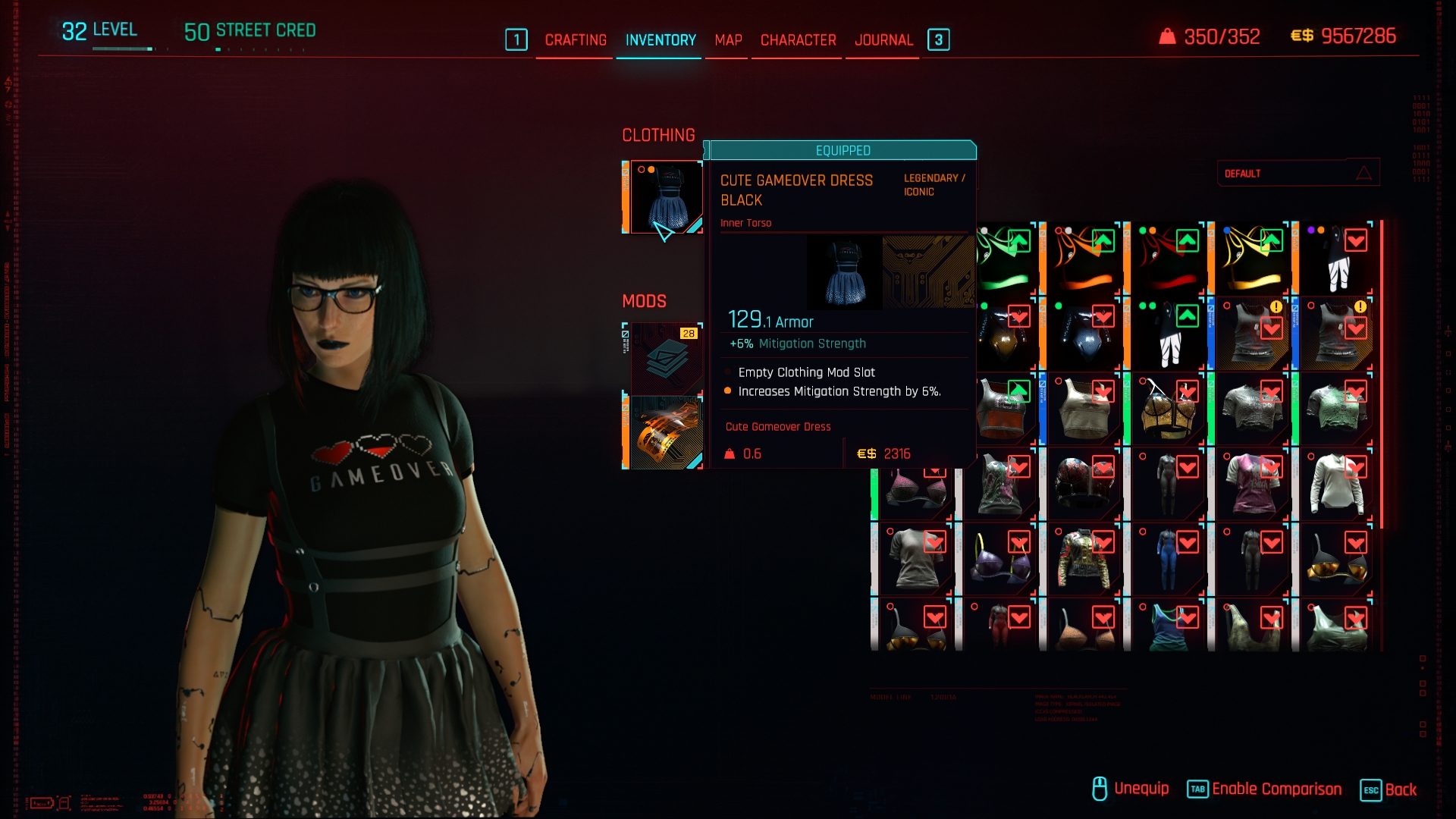Viewport: 1456px width, 819px height.
Task: Select the equipped Gameover dress slot
Action: point(665,197)
